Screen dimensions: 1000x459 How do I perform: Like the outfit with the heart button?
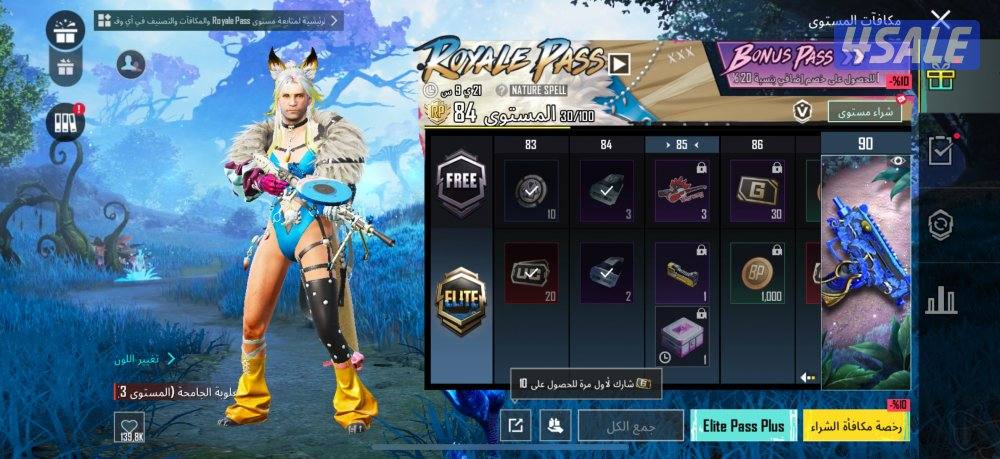(130, 428)
